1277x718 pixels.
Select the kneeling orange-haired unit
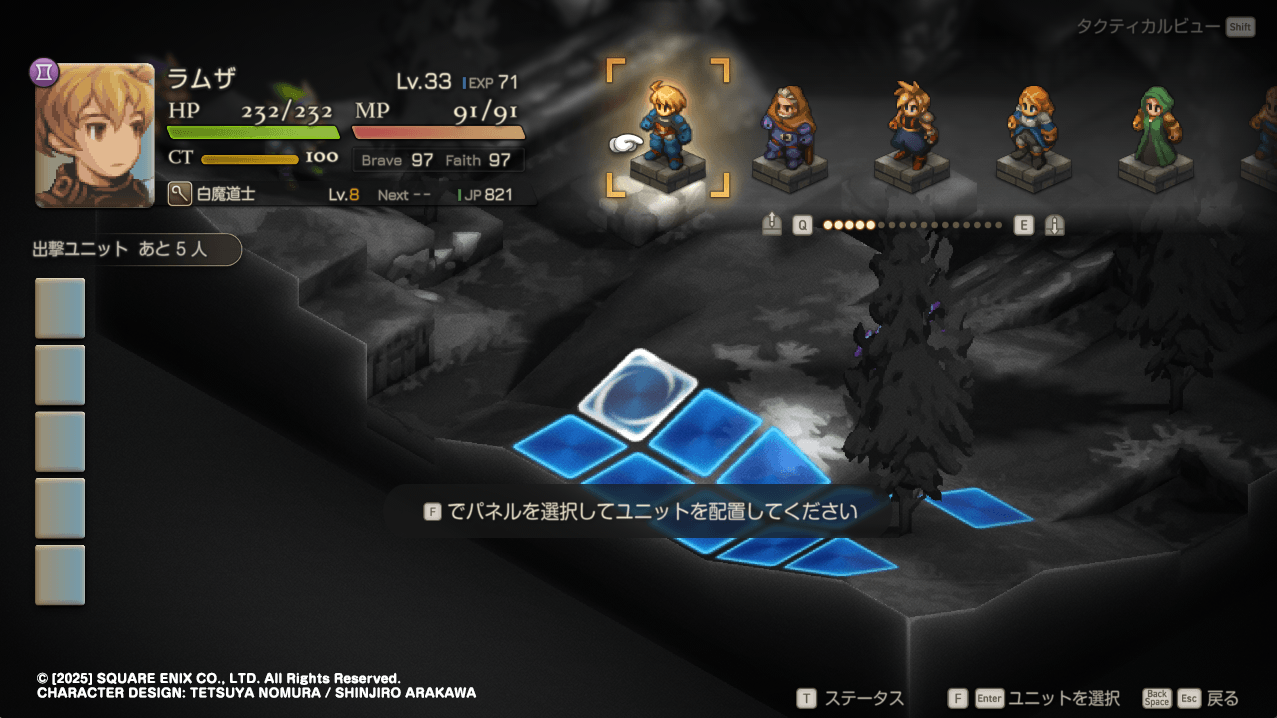[1031, 130]
